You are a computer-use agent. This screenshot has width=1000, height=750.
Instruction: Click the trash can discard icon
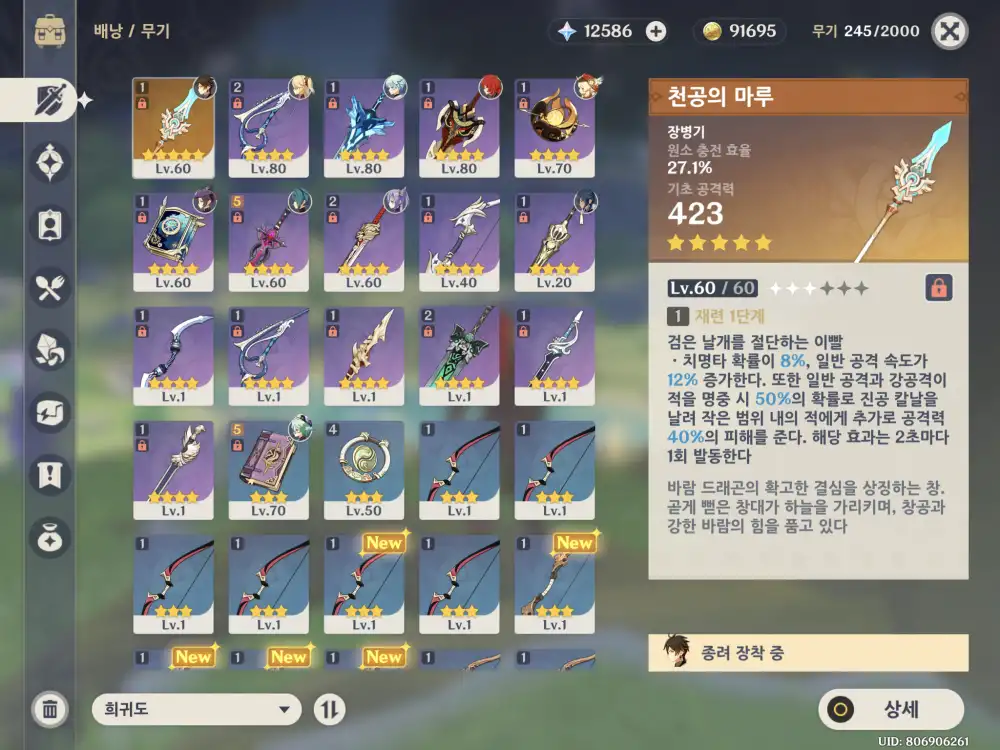[49, 710]
